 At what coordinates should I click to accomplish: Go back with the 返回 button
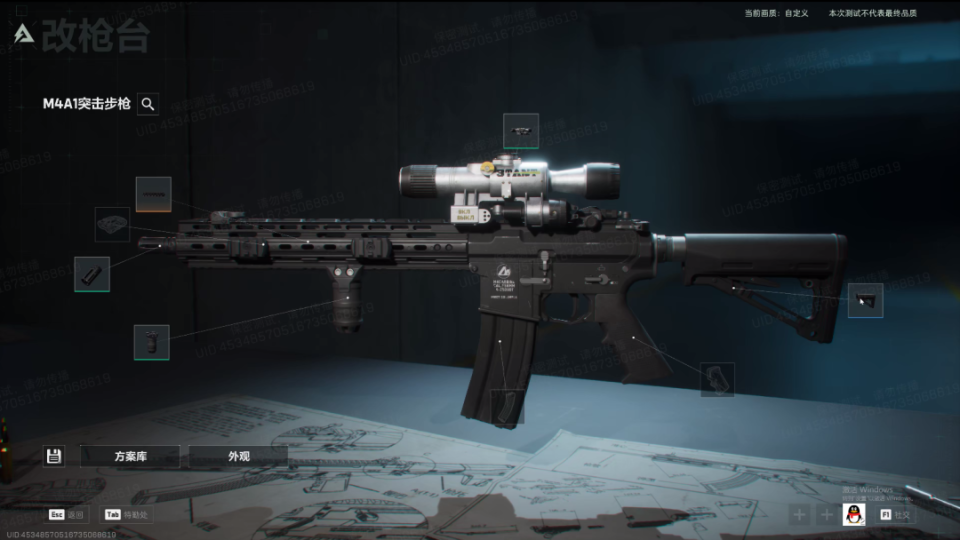67,514
